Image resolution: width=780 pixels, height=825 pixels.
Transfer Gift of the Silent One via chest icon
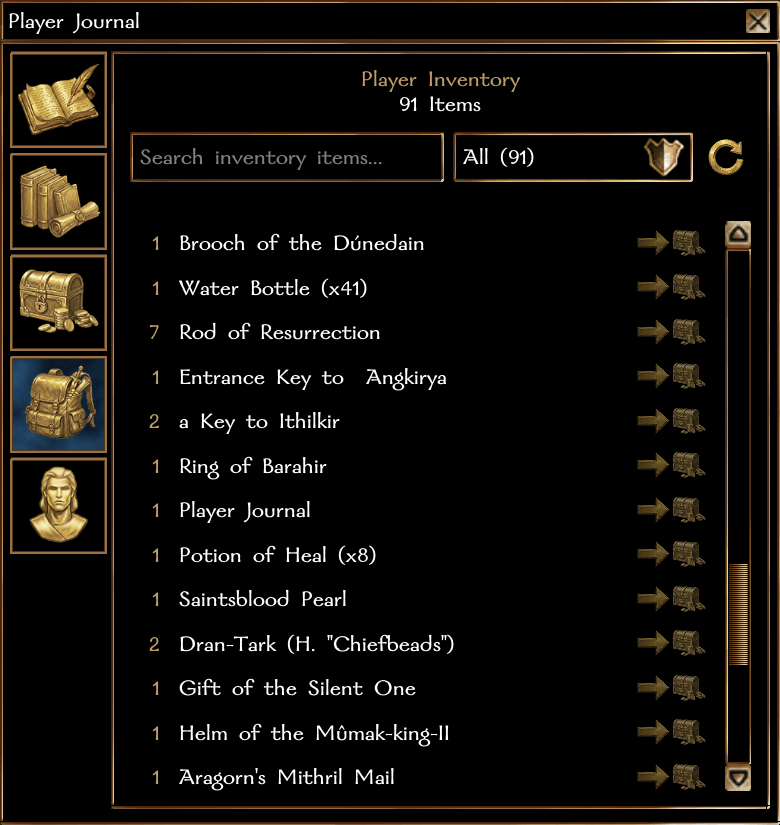click(672, 689)
